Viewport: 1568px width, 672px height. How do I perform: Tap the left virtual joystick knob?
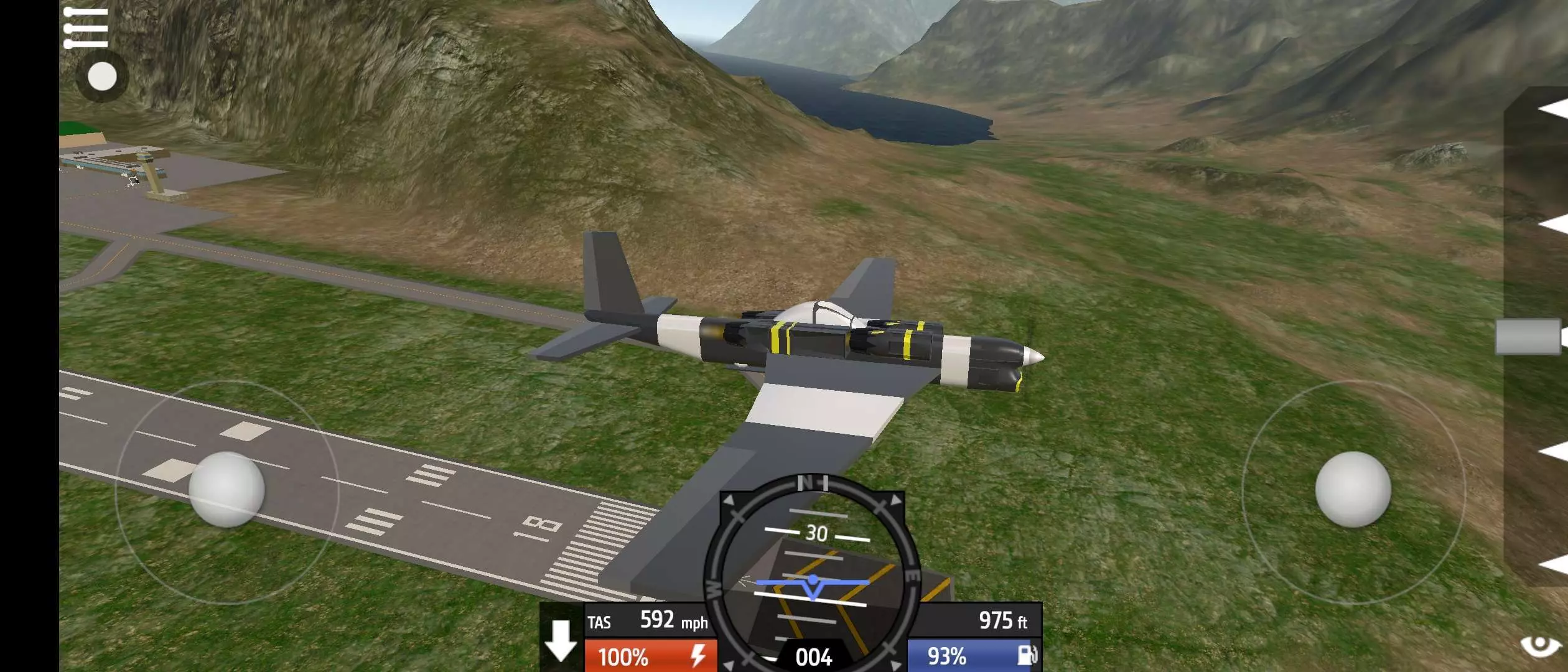(x=226, y=490)
